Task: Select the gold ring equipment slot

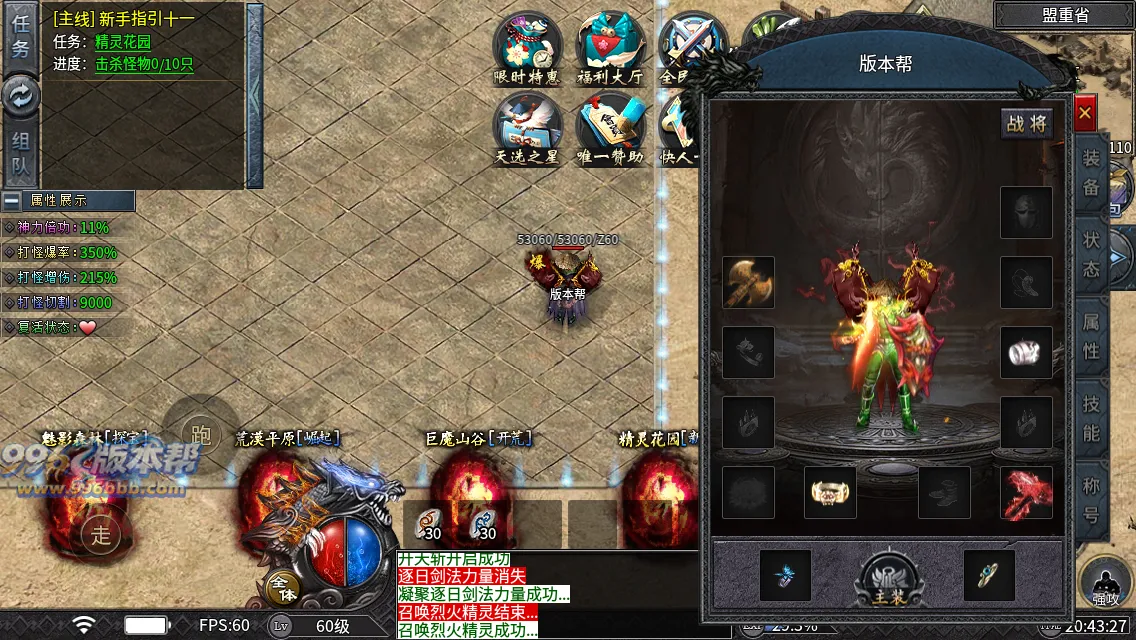Action: tap(830, 493)
